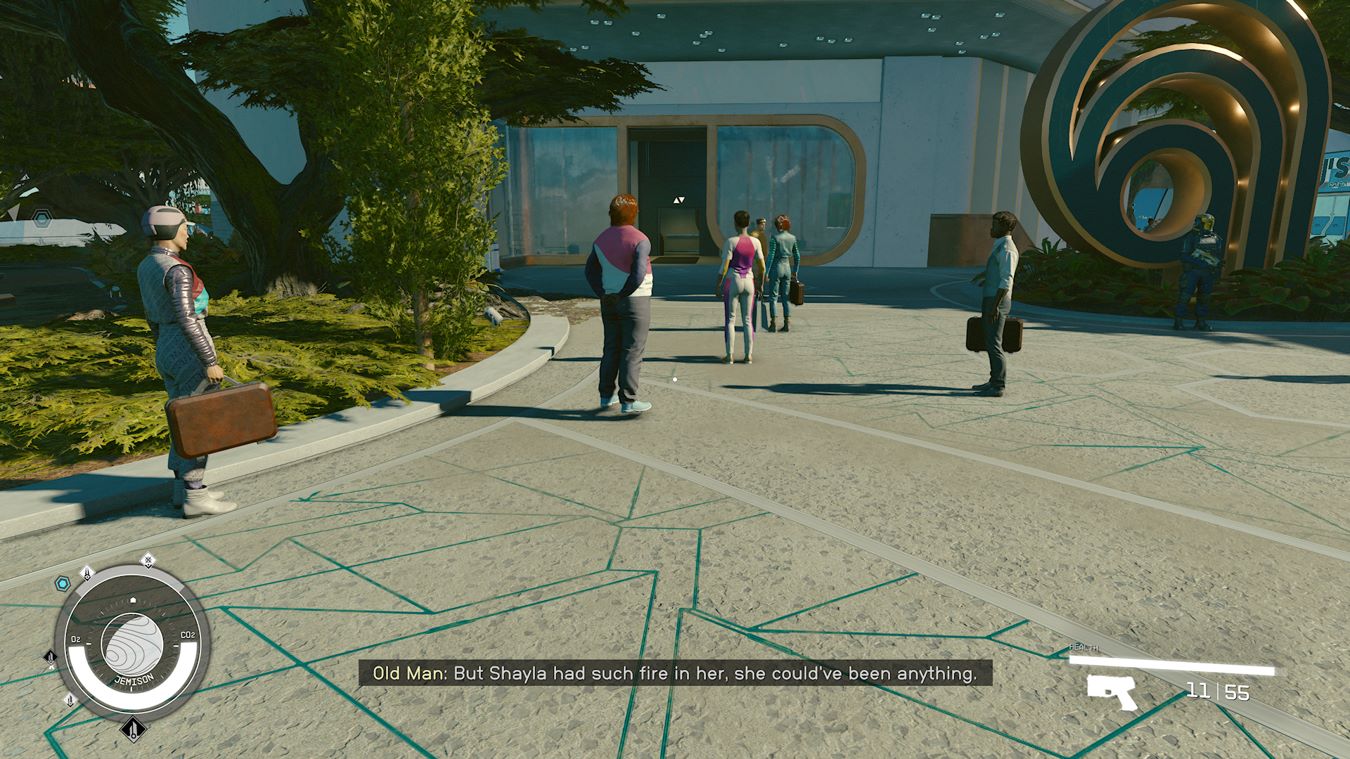Click the Jemison planet compass dial
This screenshot has height=759, width=1350.
(132, 643)
